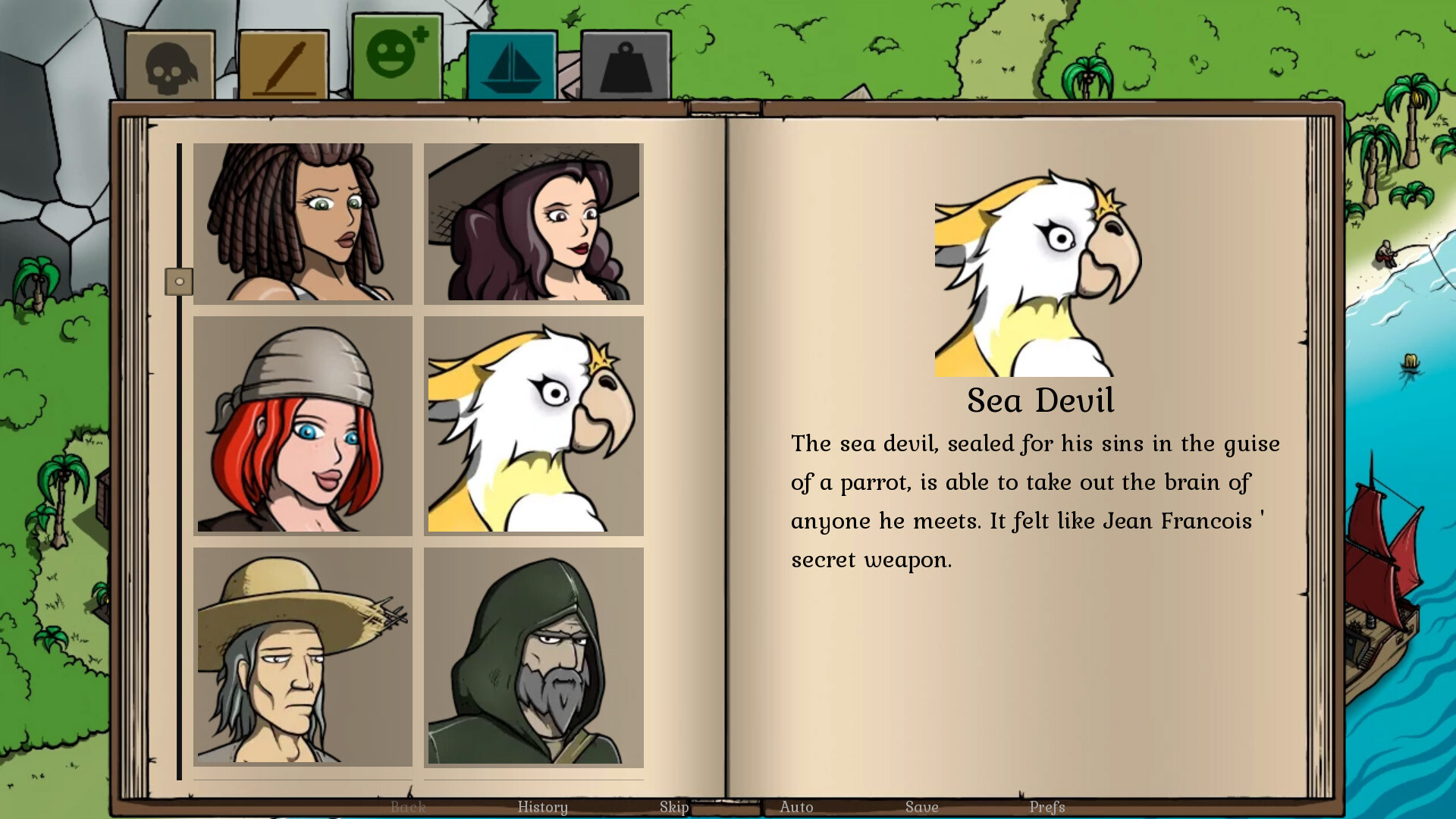The image size is (1456, 819).
Task: Enable Auto text advance mode
Action: pyautogui.click(x=798, y=807)
